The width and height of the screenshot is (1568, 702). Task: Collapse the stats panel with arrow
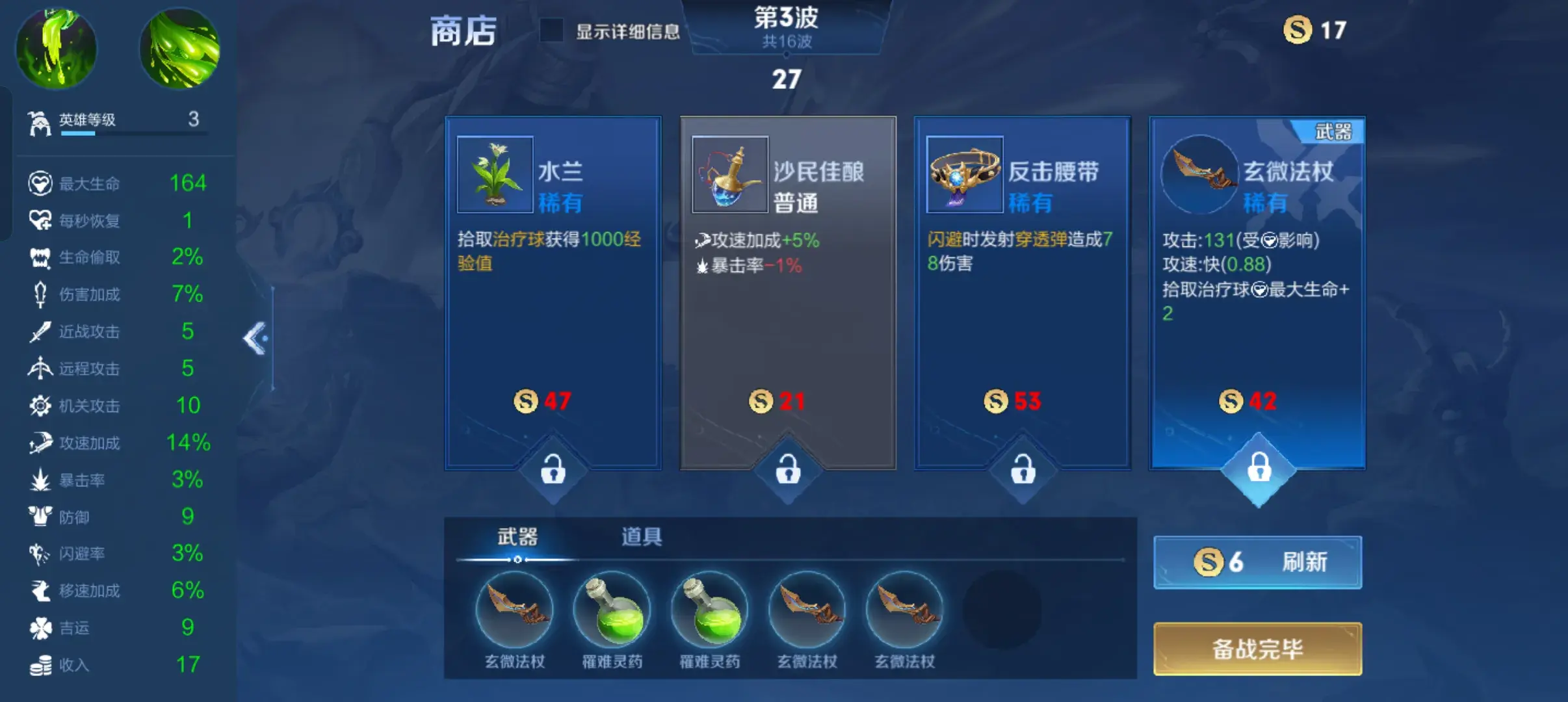click(x=255, y=338)
